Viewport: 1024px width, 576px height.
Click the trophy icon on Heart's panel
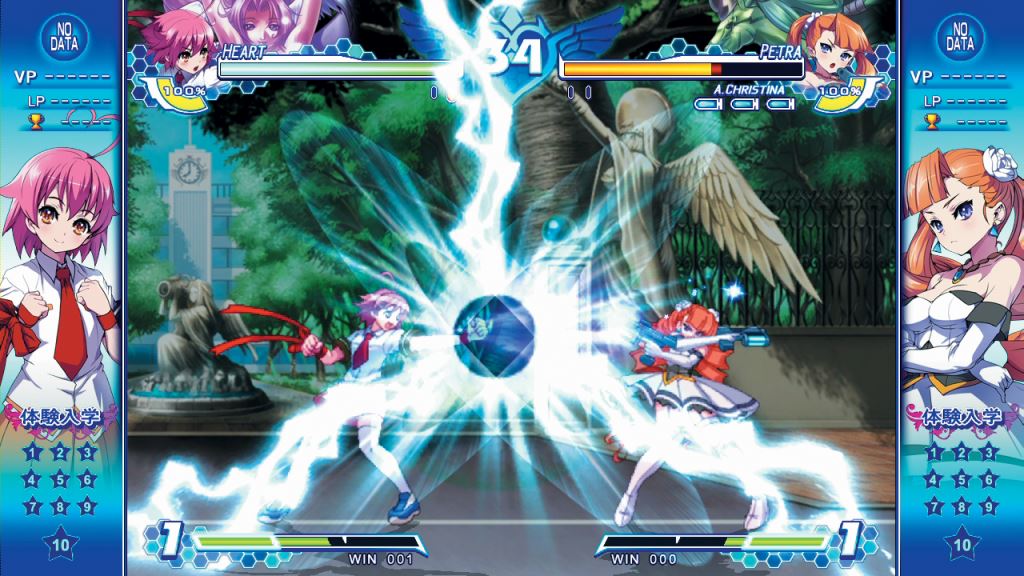pyautogui.click(x=32, y=122)
